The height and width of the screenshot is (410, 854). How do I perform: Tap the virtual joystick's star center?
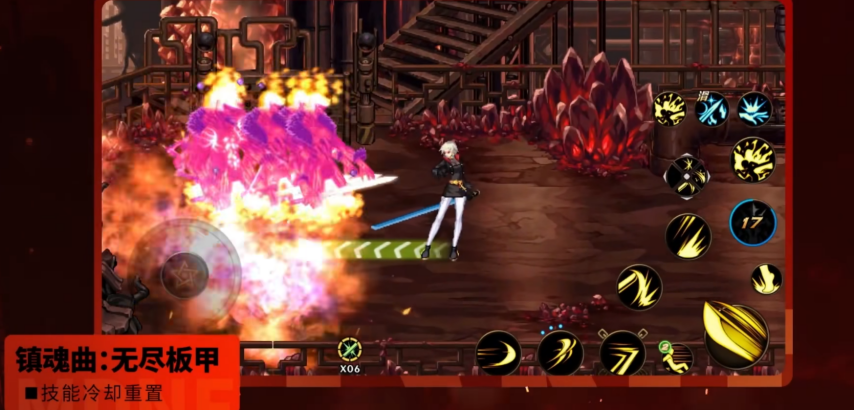(x=185, y=268)
